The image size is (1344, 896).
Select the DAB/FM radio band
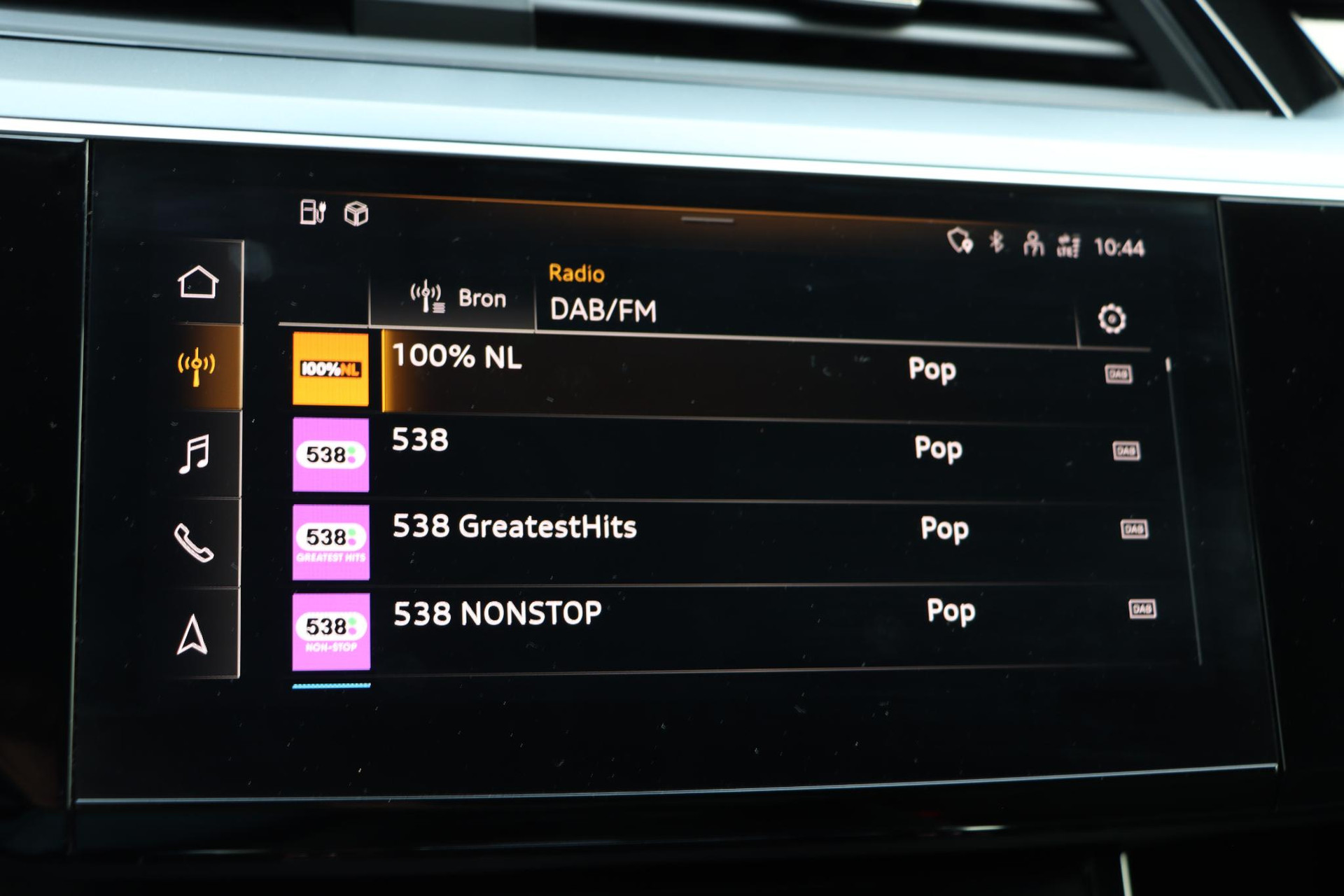click(x=603, y=309)
